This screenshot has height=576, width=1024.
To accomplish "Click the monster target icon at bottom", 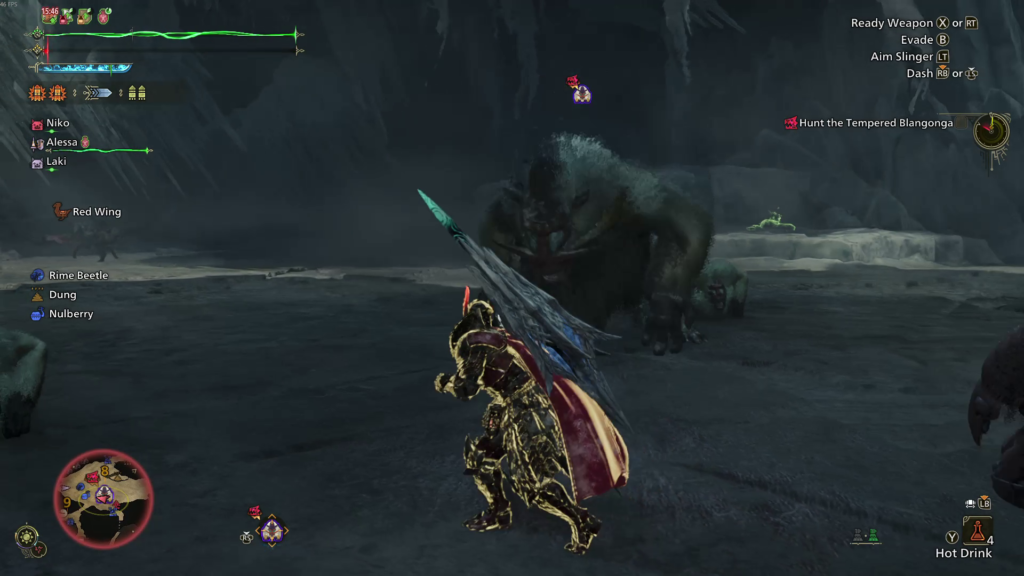I will (271, 531).
